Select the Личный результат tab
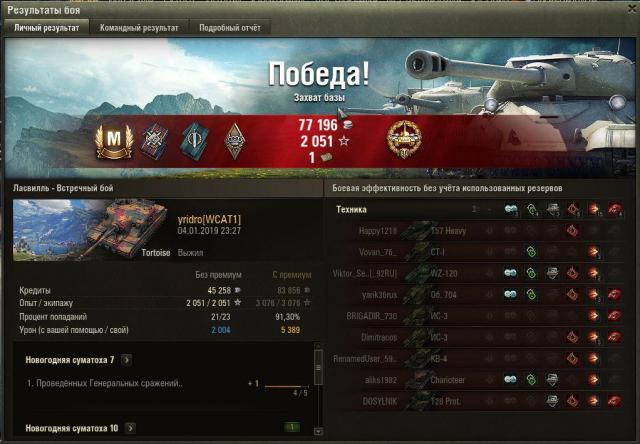This screenshot has width=640, height=444. [46, 28]
